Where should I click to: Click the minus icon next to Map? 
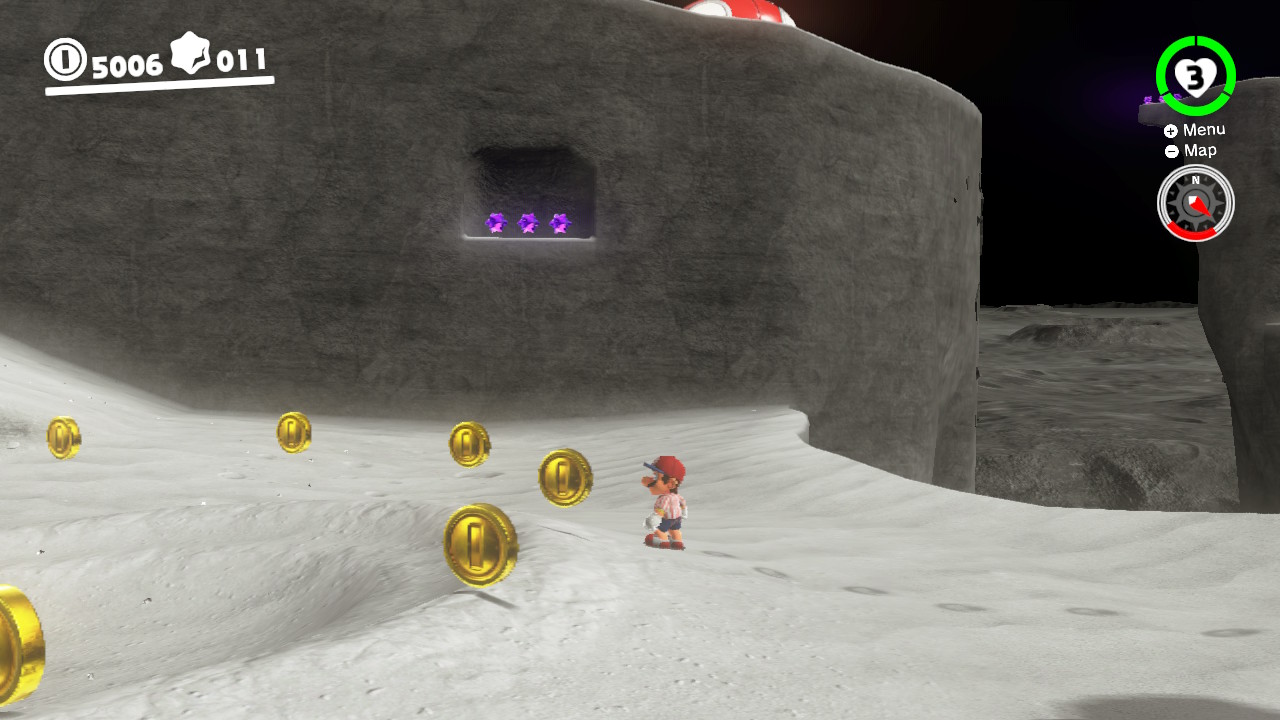1170,150
